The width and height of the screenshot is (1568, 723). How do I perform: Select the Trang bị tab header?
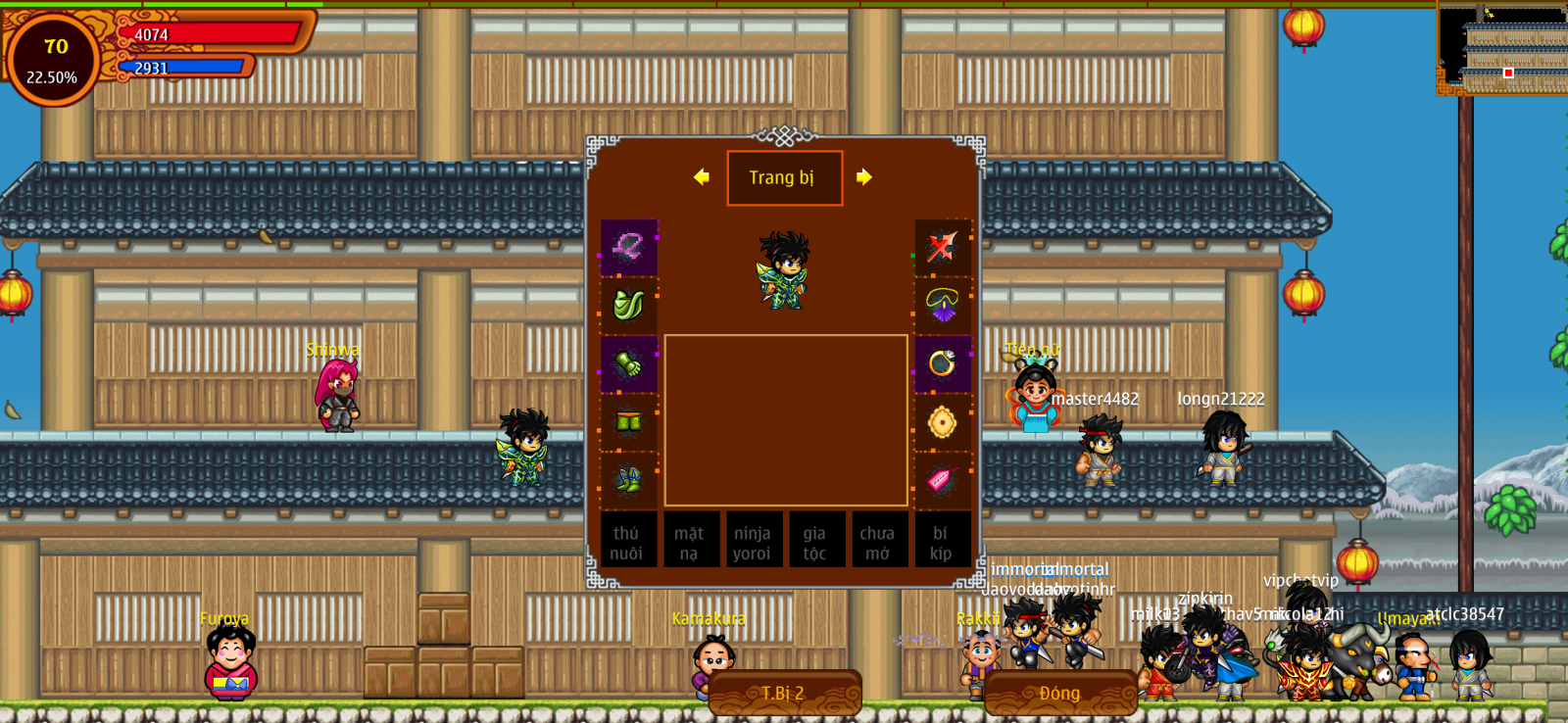[784, 178]
